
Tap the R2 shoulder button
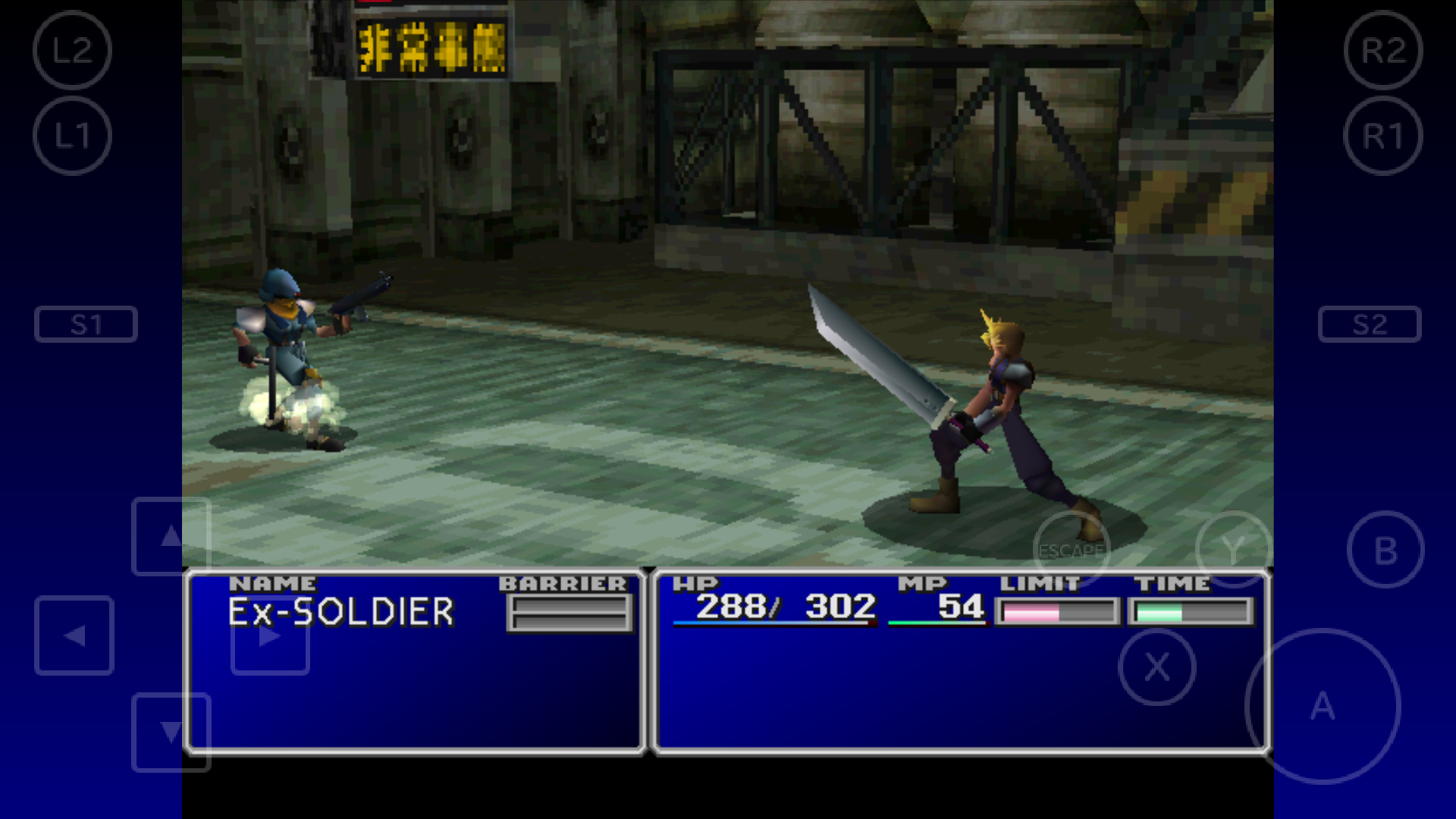(1383, 51)
